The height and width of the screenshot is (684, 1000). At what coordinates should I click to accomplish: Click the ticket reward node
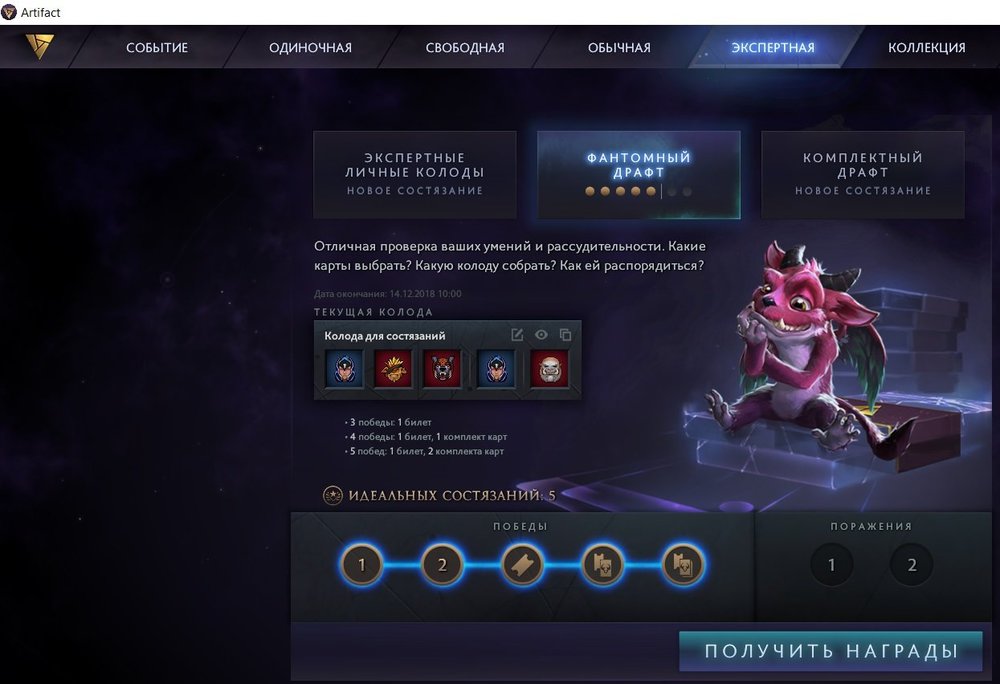pyautogui.click(x=523, y=565)
